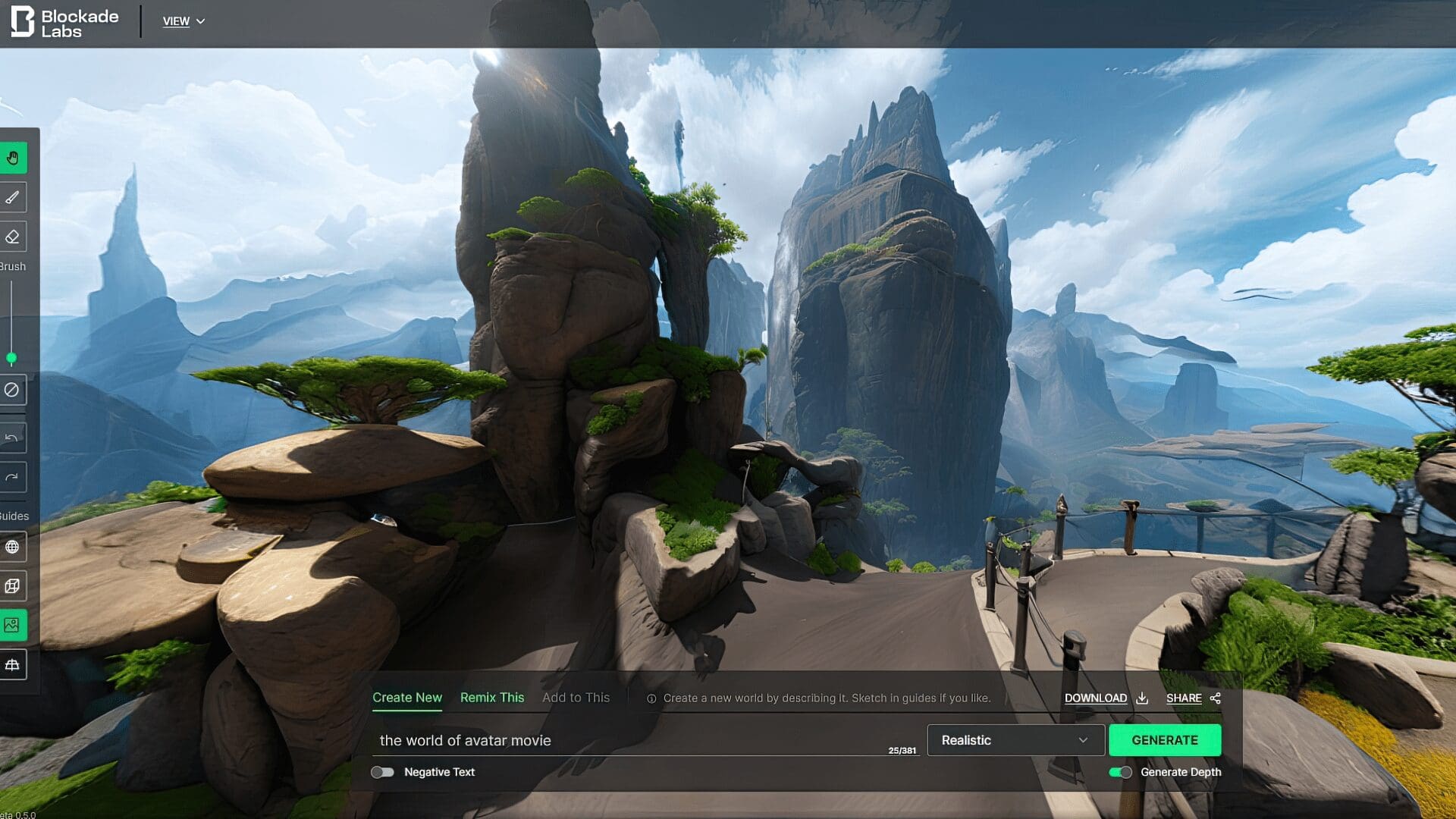Disable Generate Depth
Image resolution: width=1456 pixels, height=819 pixels.
coord(1122,772)
